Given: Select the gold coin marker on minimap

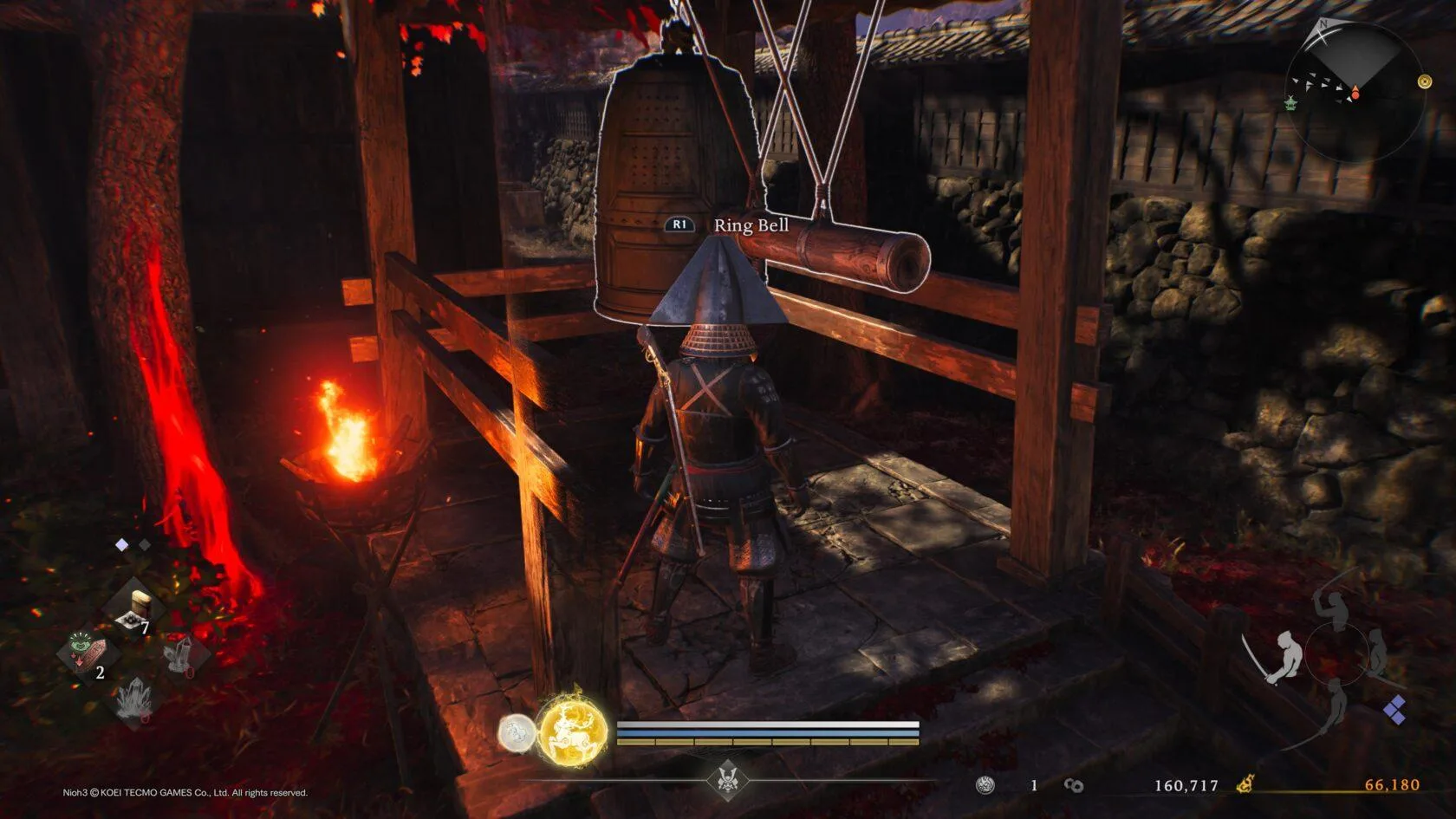Looking at the screenshot, I should (1424, 81).
